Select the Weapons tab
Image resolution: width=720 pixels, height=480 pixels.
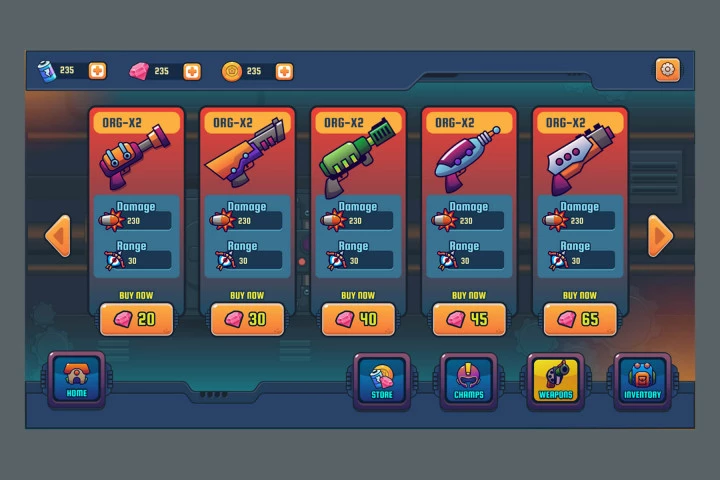556,381
